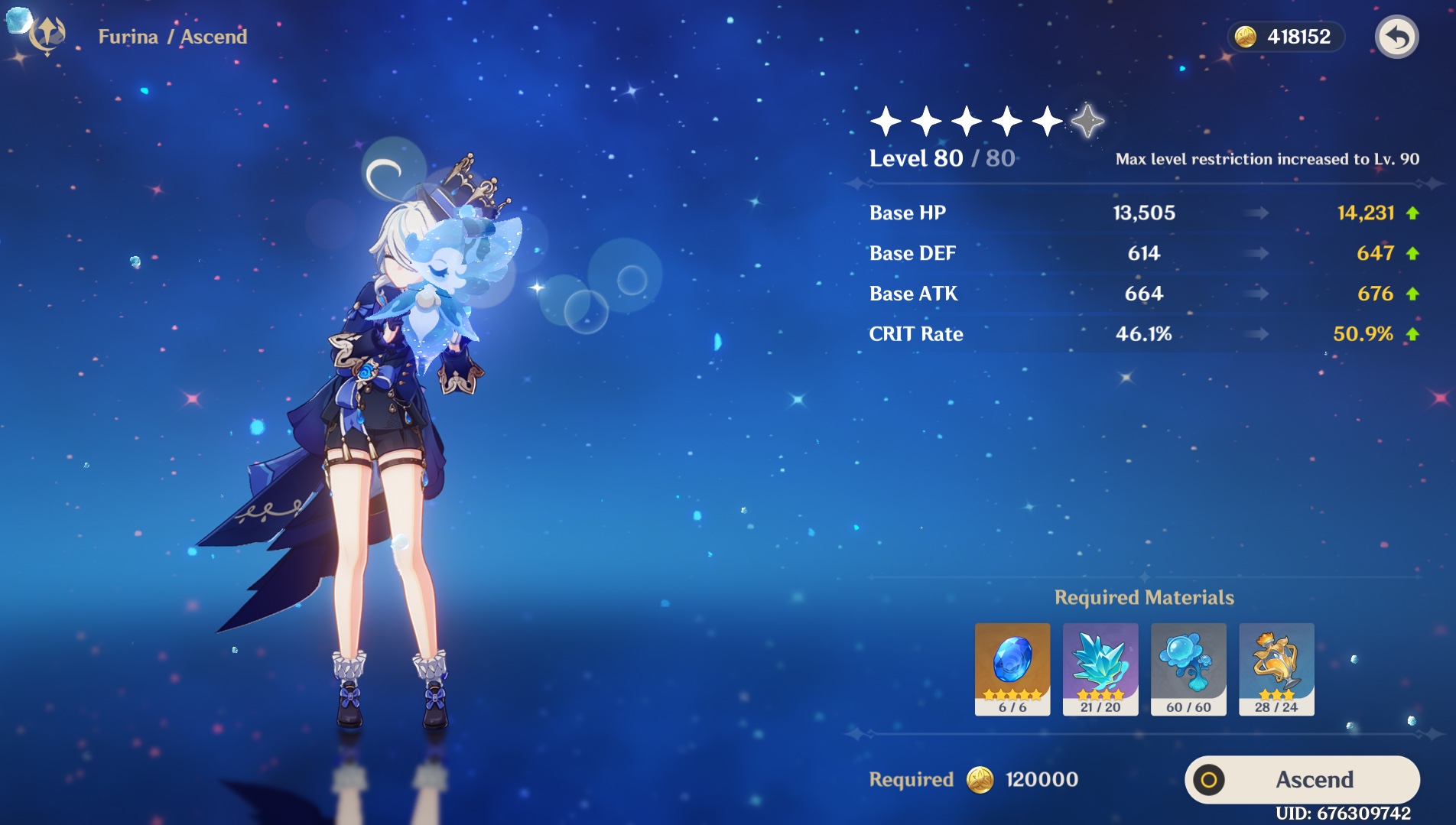
Task: Inspect the blue gemstone material slot
Action: click(1012, 668)
